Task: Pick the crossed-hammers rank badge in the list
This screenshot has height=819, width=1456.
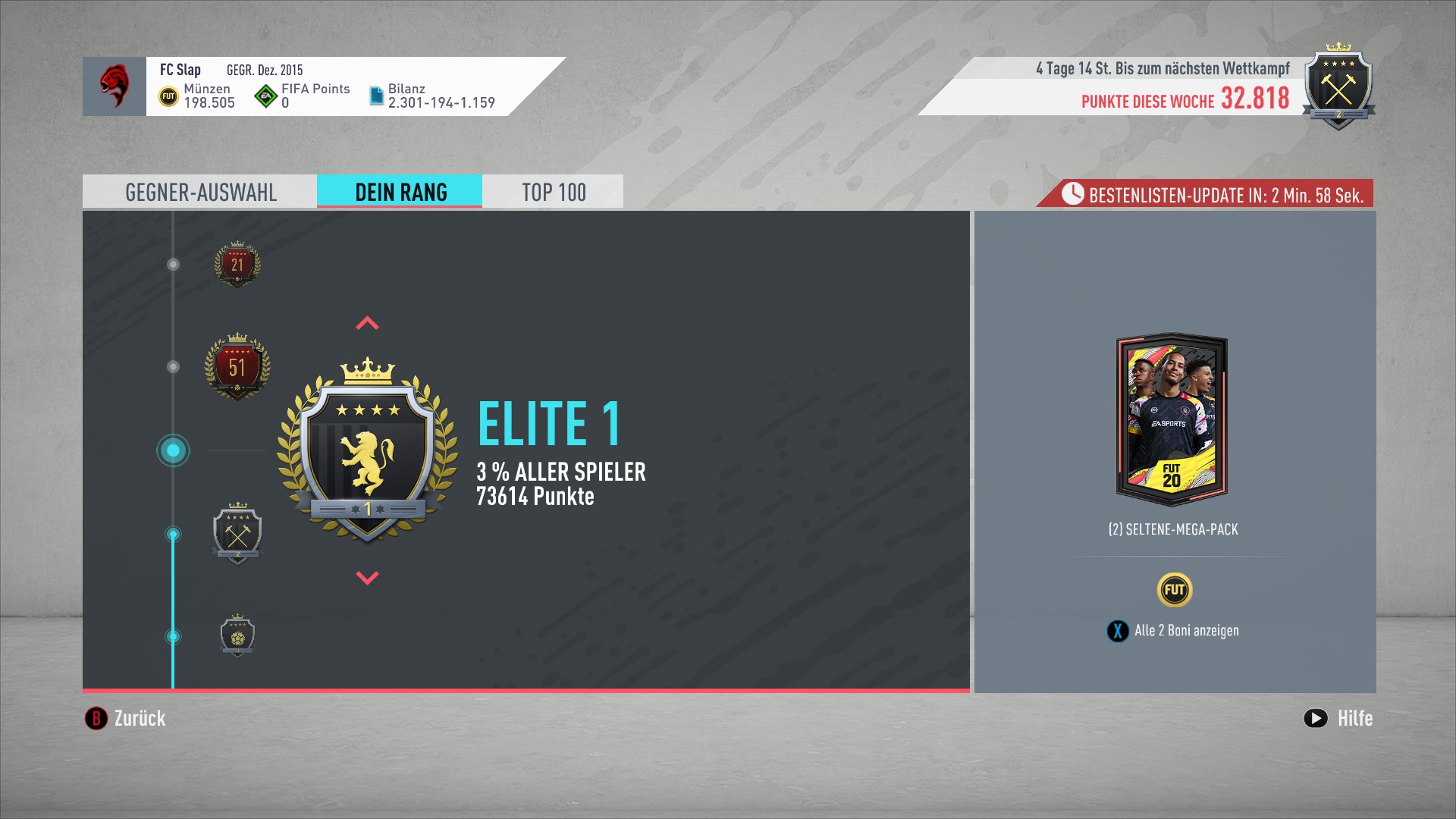Action: [237, 534]
